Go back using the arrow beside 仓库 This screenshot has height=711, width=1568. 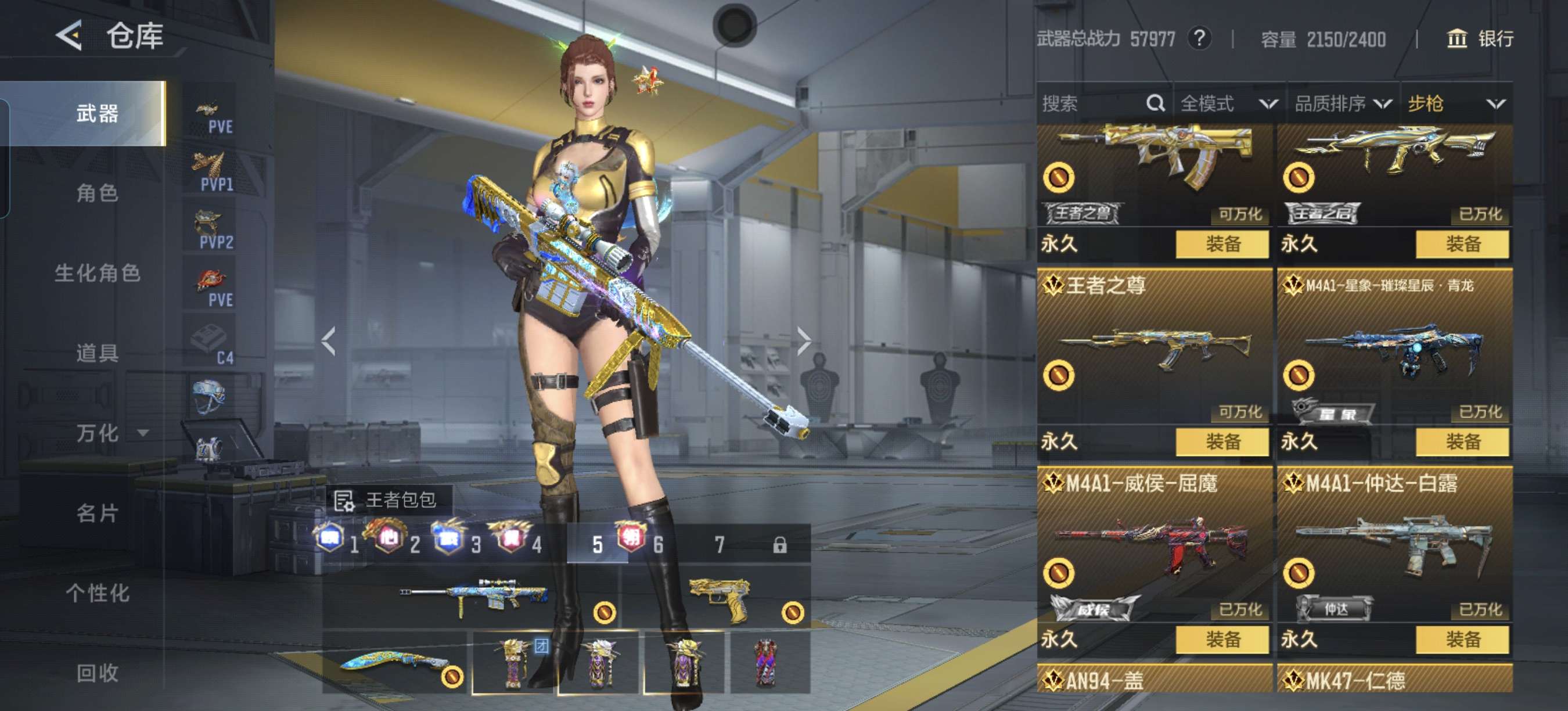[69, 35]
